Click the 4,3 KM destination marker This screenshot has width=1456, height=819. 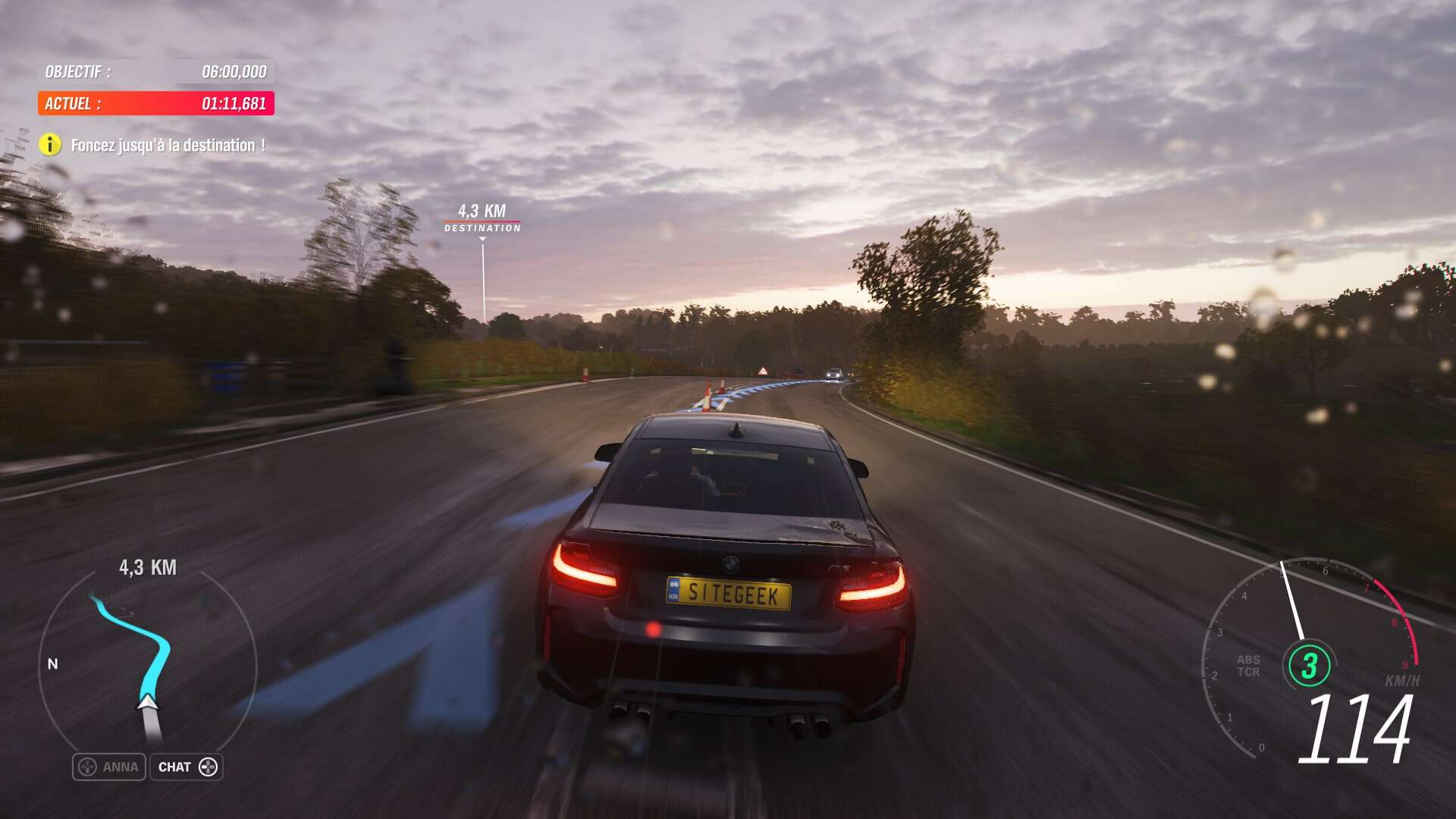482,218
